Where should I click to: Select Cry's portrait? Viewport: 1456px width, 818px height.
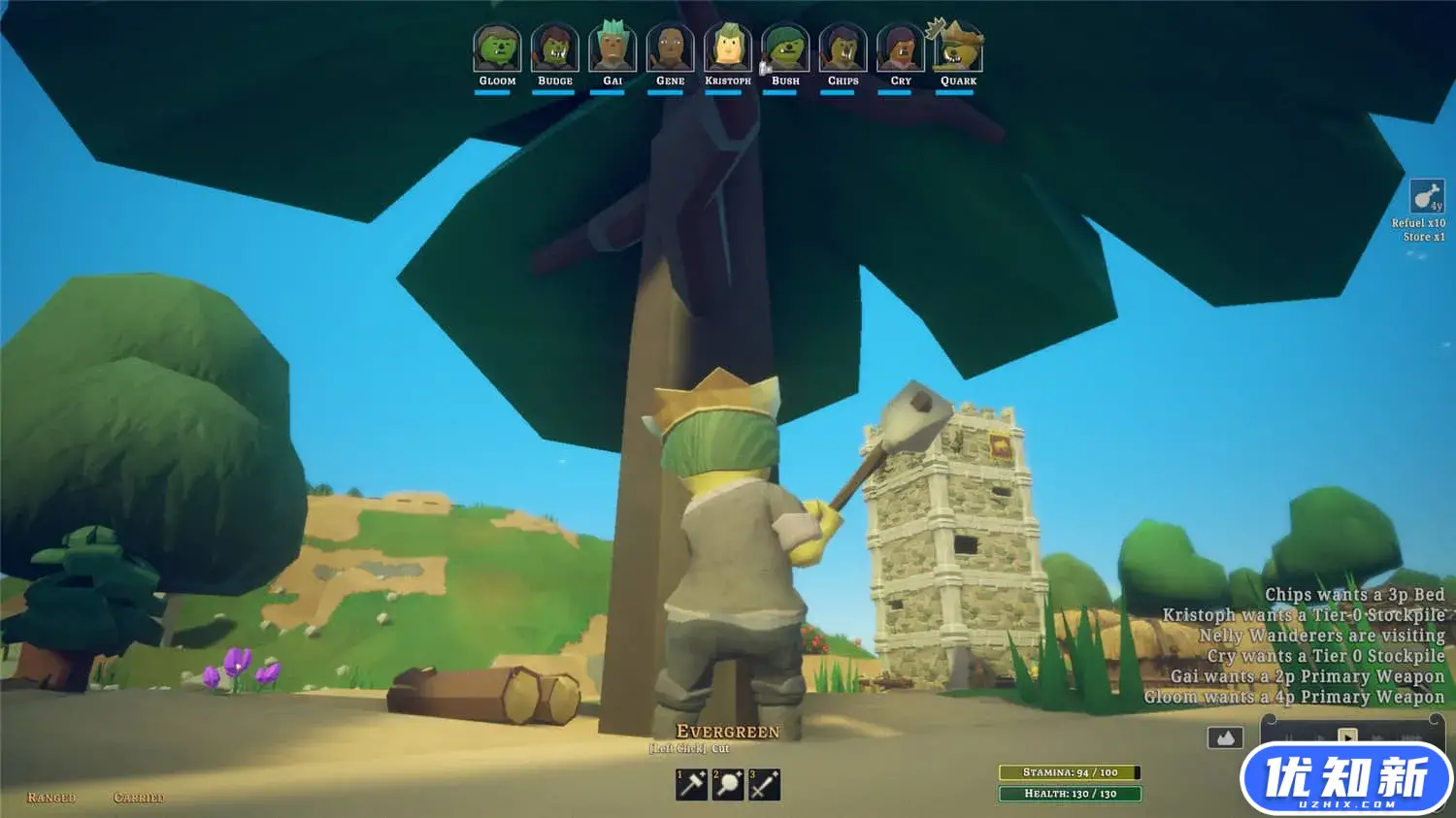(x=901, y=49)
